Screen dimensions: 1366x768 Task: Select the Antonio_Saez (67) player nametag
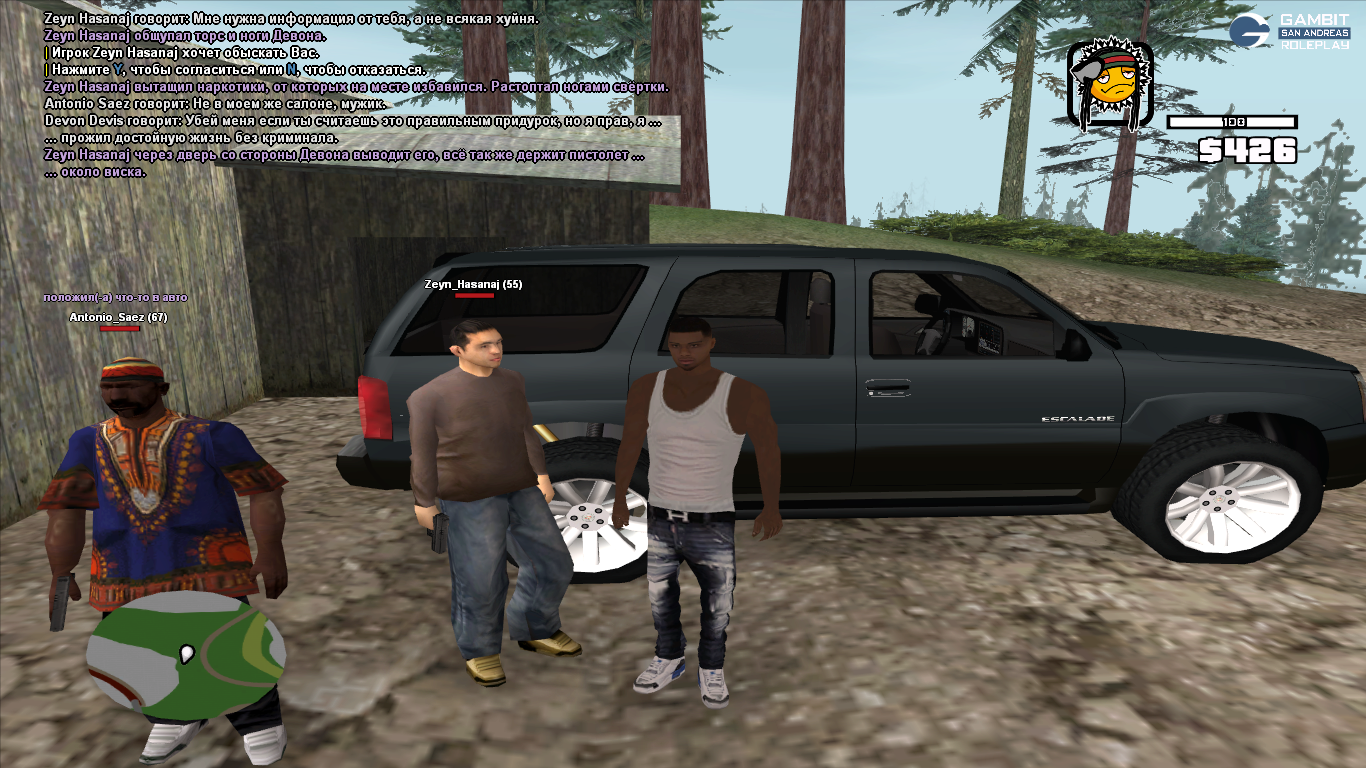(118, 318)
